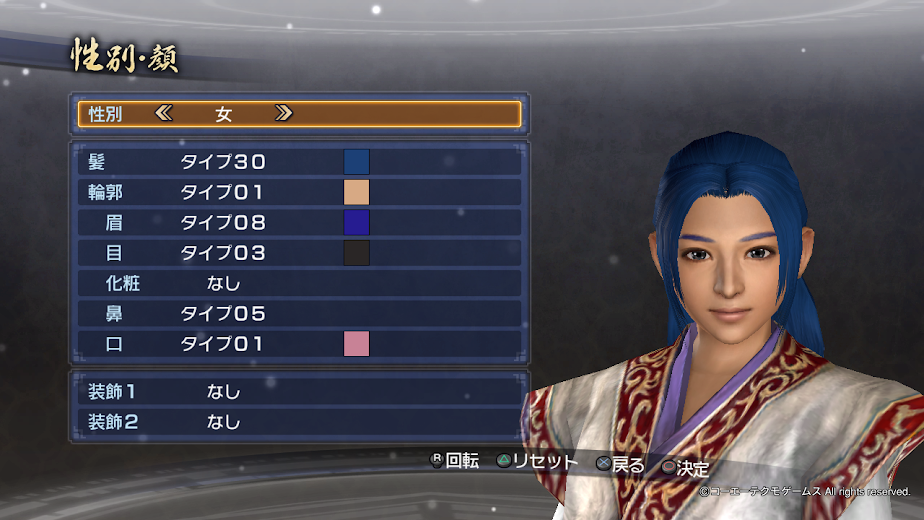The width and height of the screenshot is (924, 520).
Task: Choose the pink lip color swatch
Action: point(356,345)
